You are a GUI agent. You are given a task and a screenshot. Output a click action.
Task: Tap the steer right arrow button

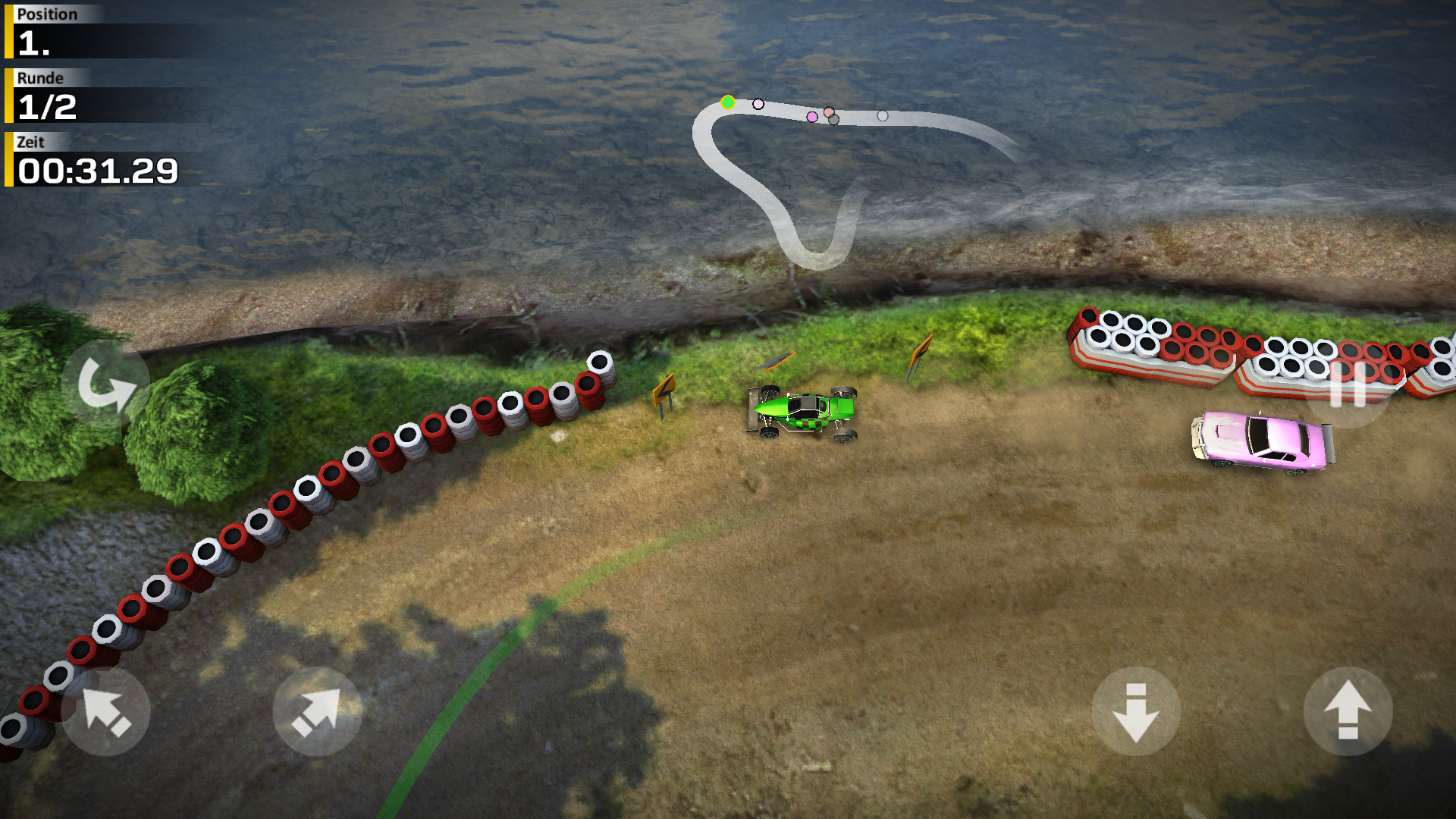[317, 711]
